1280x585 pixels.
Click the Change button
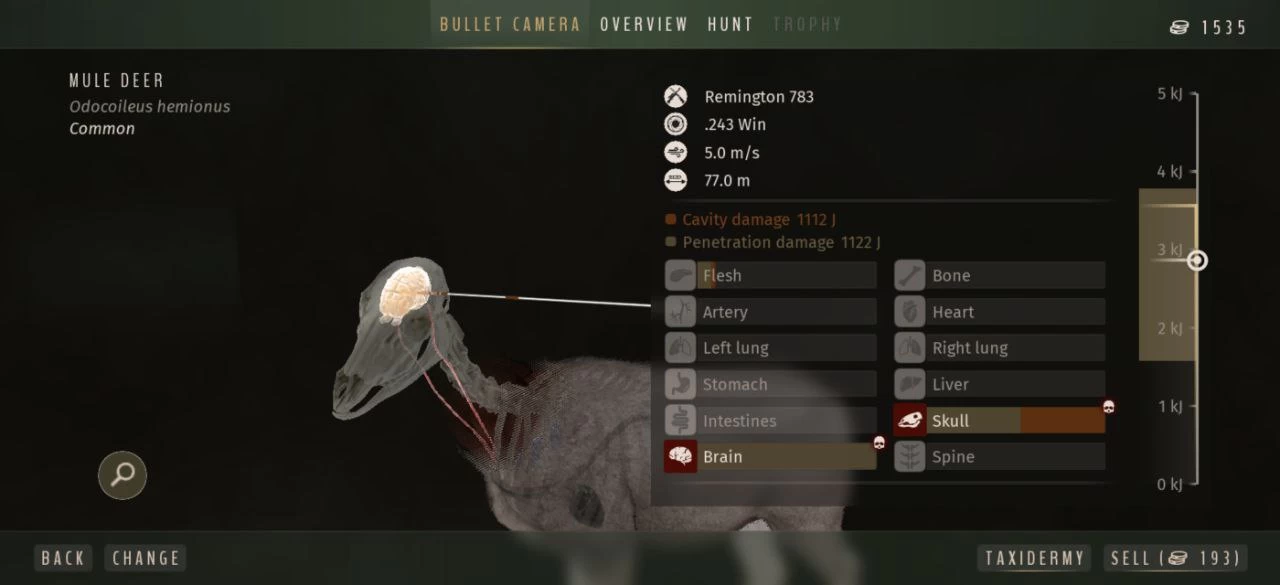pyautogui.click(x=146, y=558)
